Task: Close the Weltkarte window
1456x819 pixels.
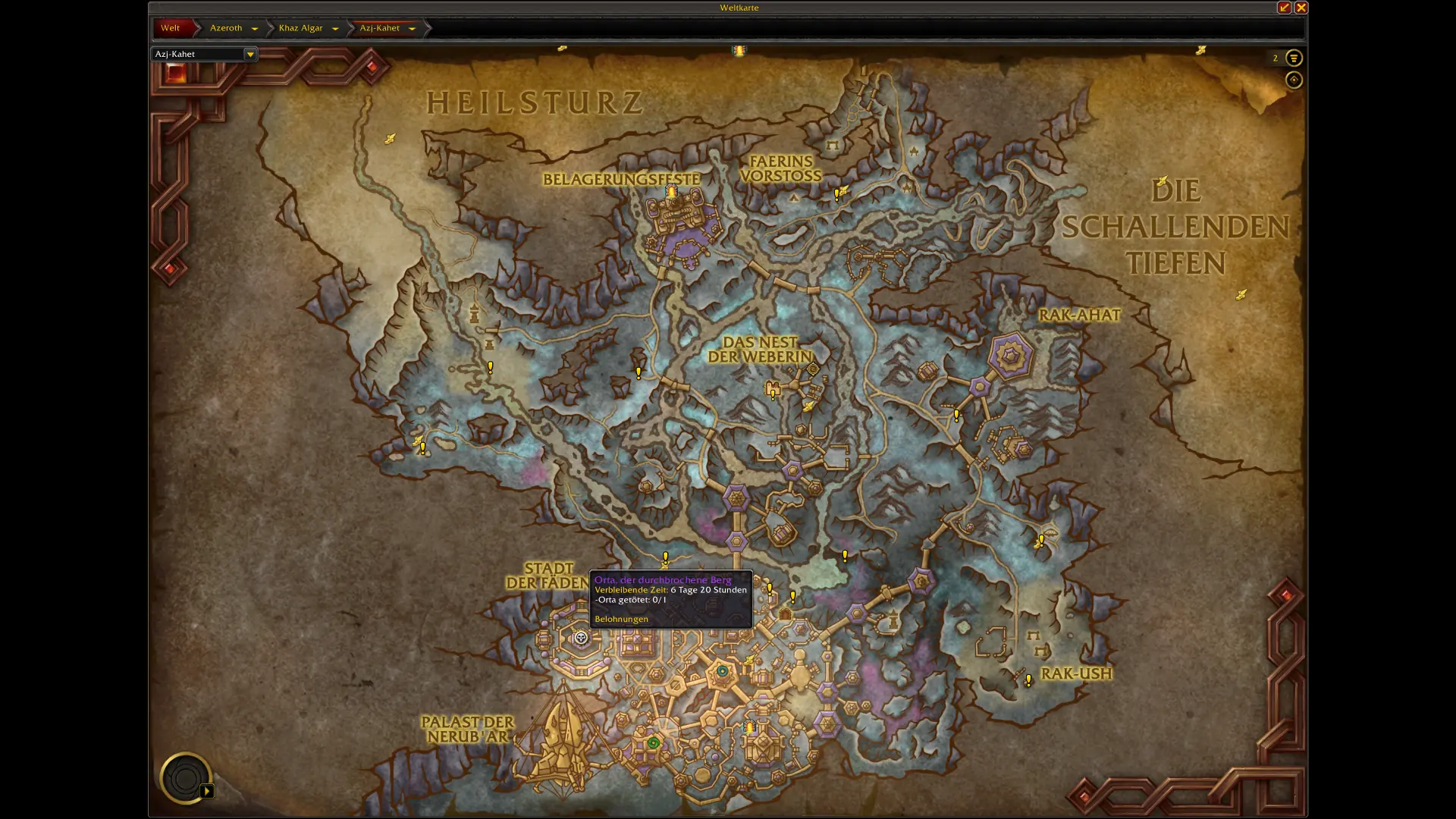Action: point(1301,8)
